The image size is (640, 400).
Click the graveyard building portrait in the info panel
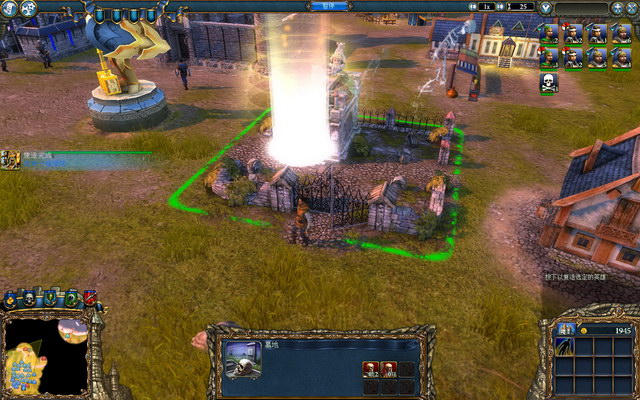[243, 358]
